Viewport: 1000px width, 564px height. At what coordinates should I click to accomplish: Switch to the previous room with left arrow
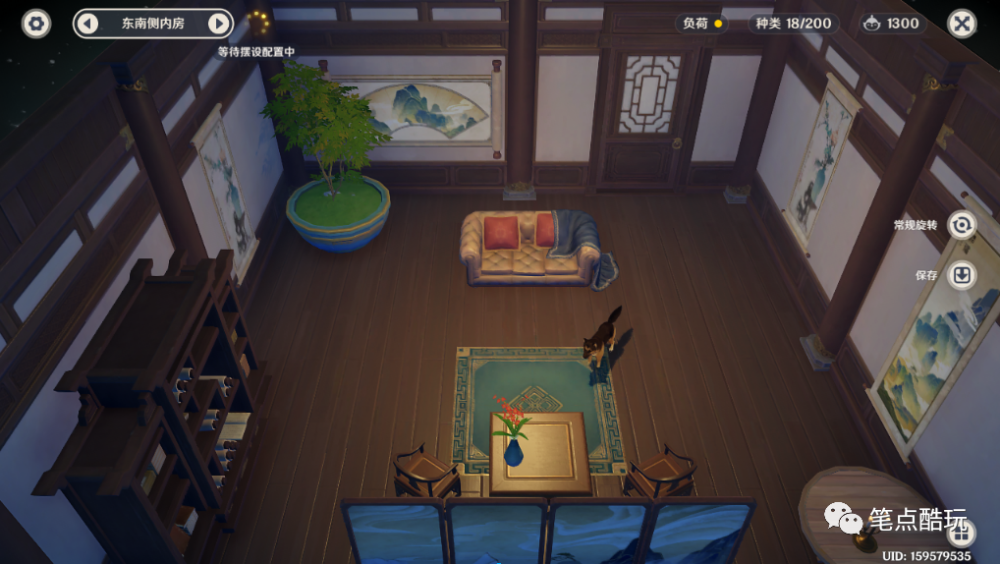point(88,23)
